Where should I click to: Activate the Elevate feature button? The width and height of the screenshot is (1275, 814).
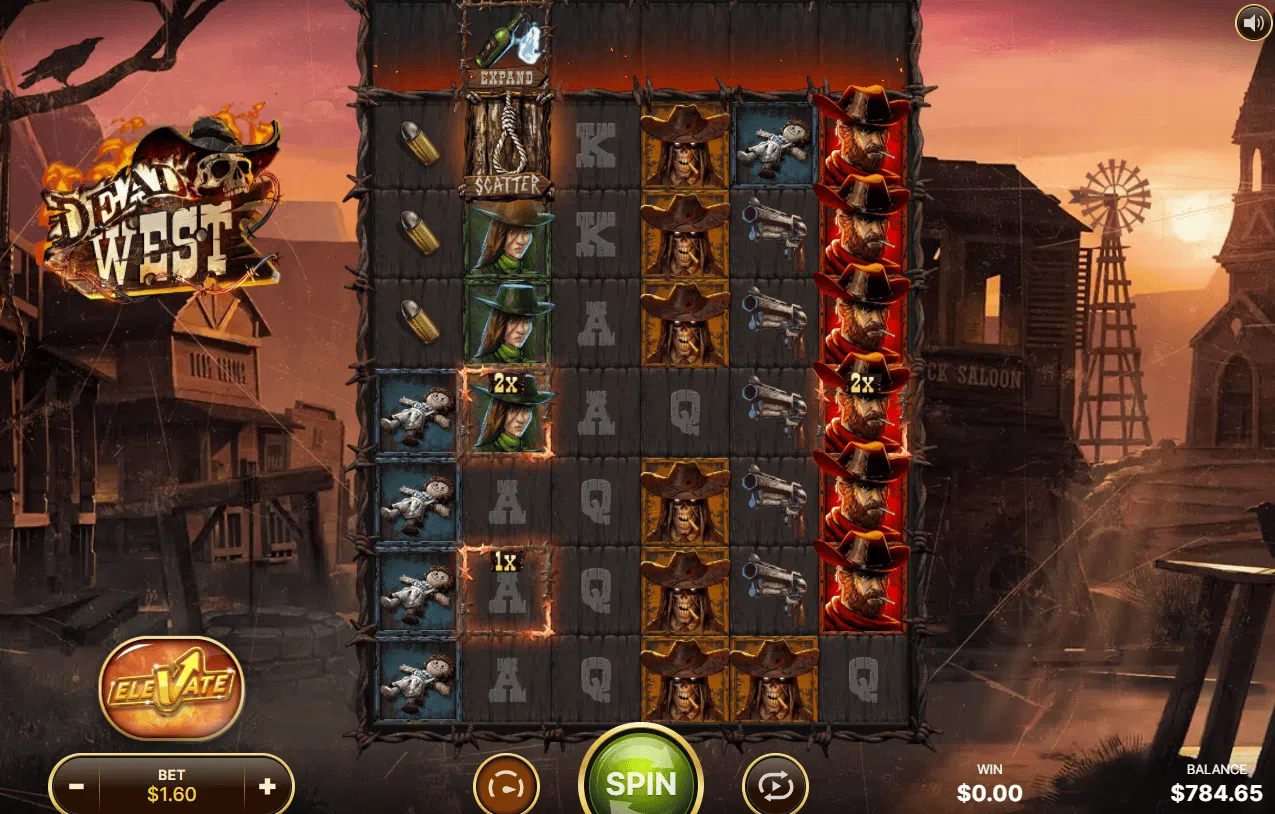coord(172,688)
